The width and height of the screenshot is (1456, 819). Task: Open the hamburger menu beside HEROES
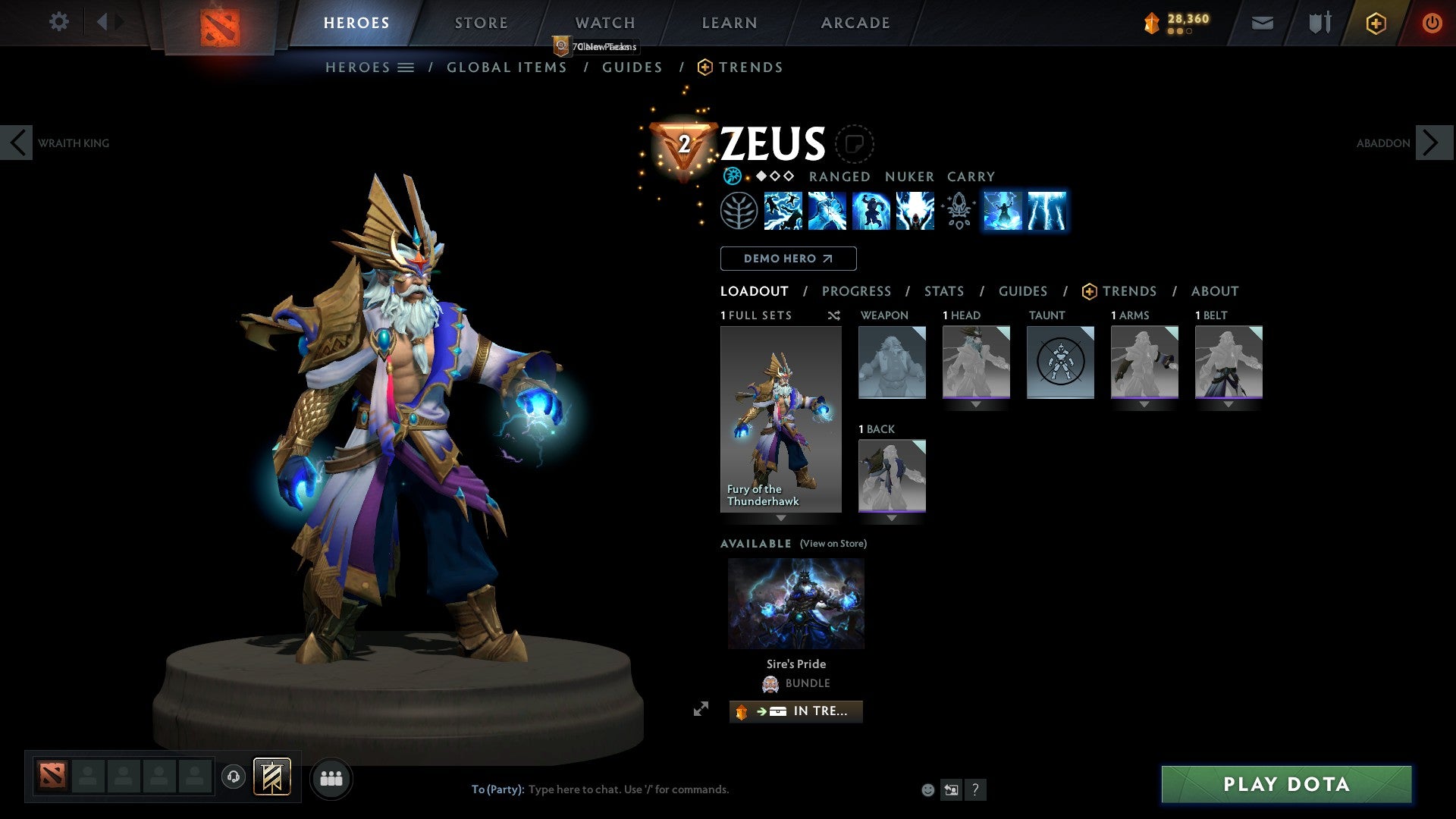tap(406, 67)
